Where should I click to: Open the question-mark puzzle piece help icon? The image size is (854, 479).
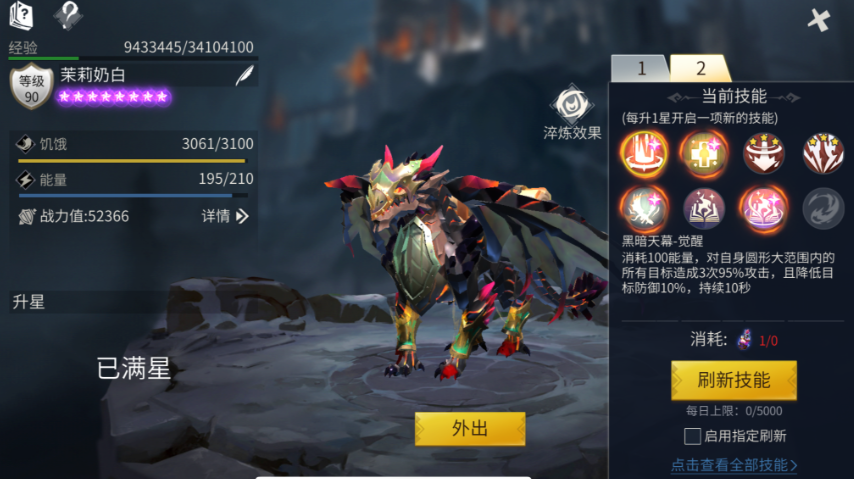pos(68,15)
